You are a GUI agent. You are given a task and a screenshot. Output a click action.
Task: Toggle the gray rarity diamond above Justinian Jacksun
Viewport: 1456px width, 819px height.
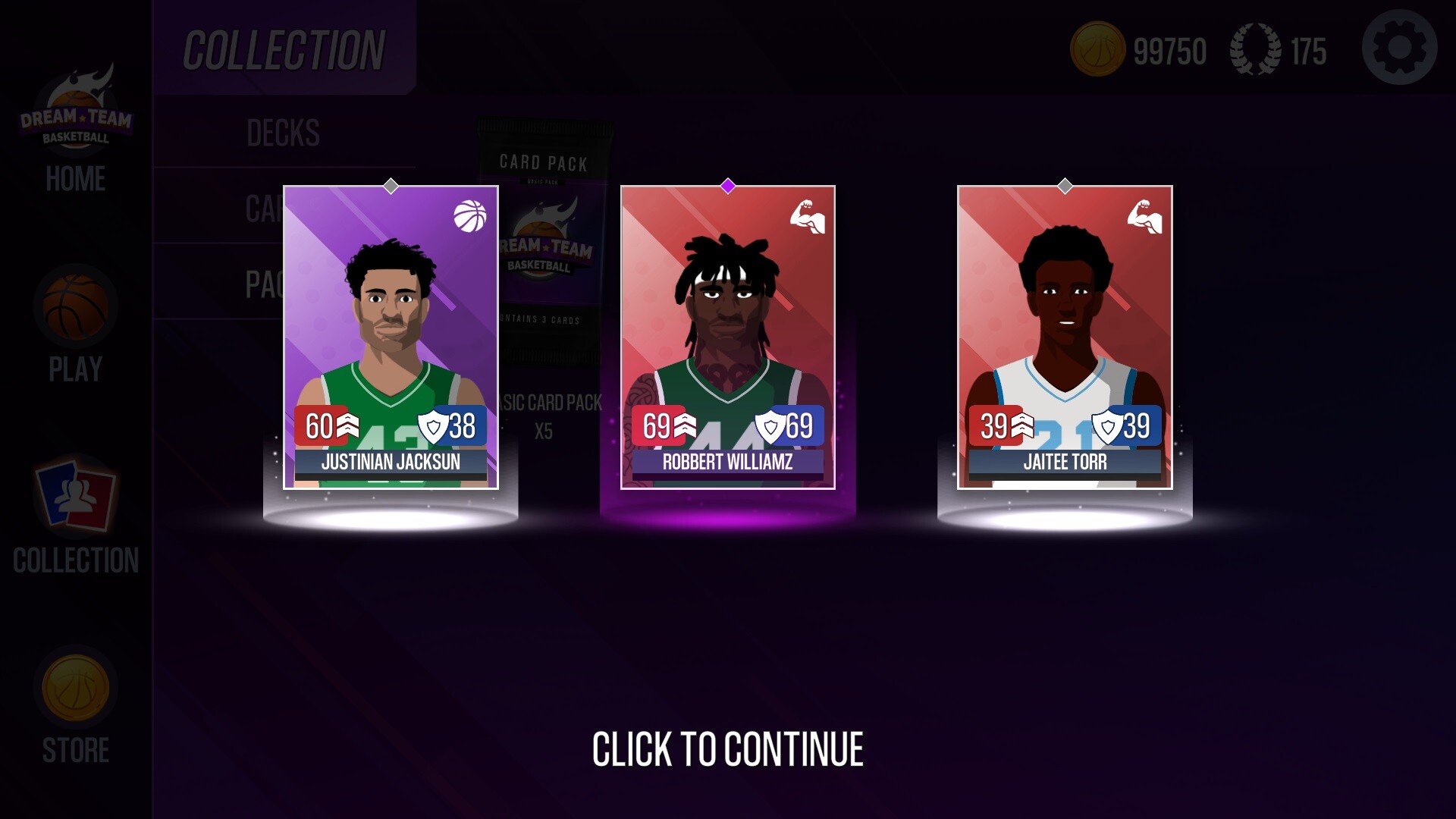click(x=391, y=184)
